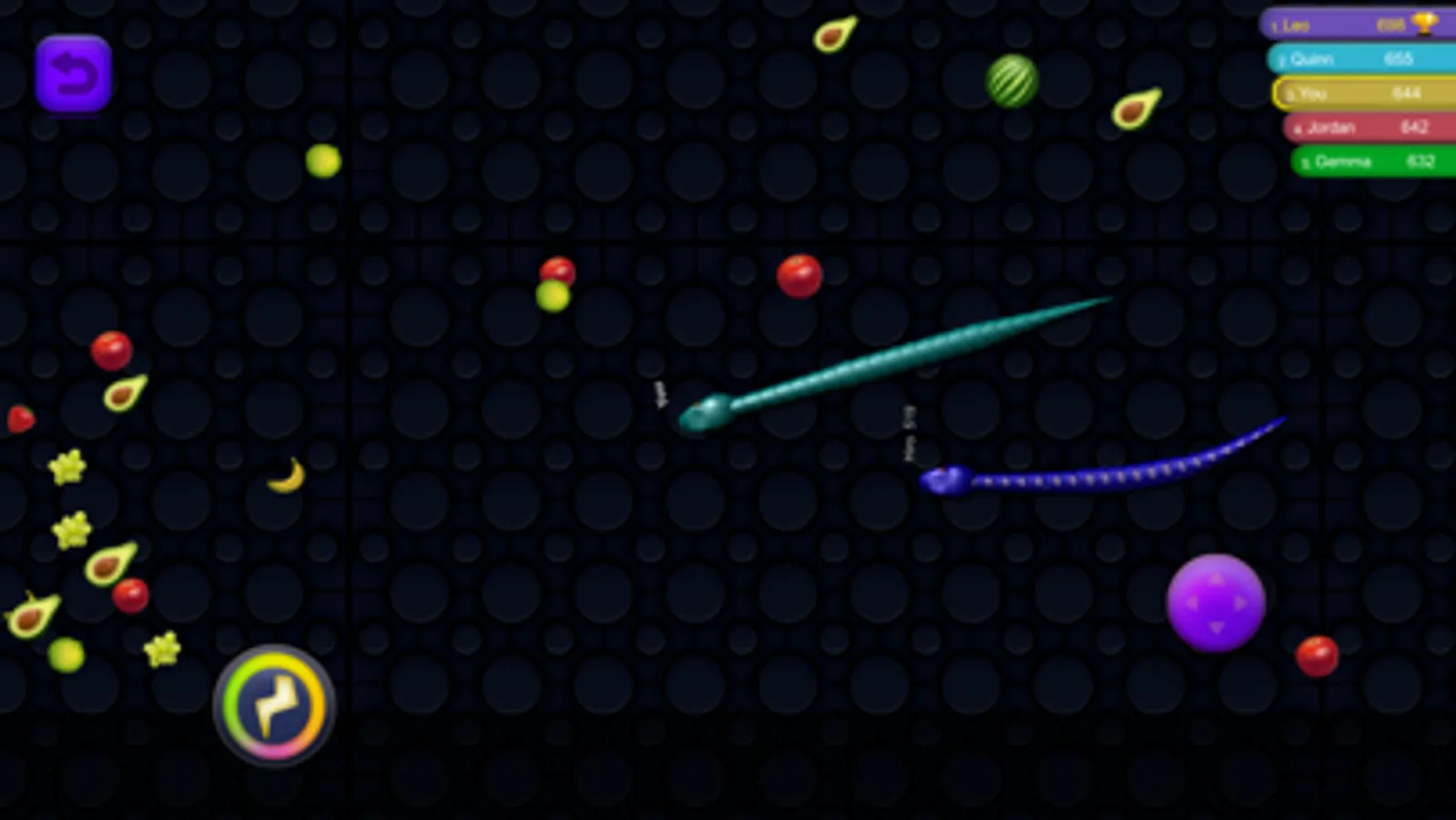Tap the purple virtual joystick pad
The image size is (1456, 820).
point(1217,600)
